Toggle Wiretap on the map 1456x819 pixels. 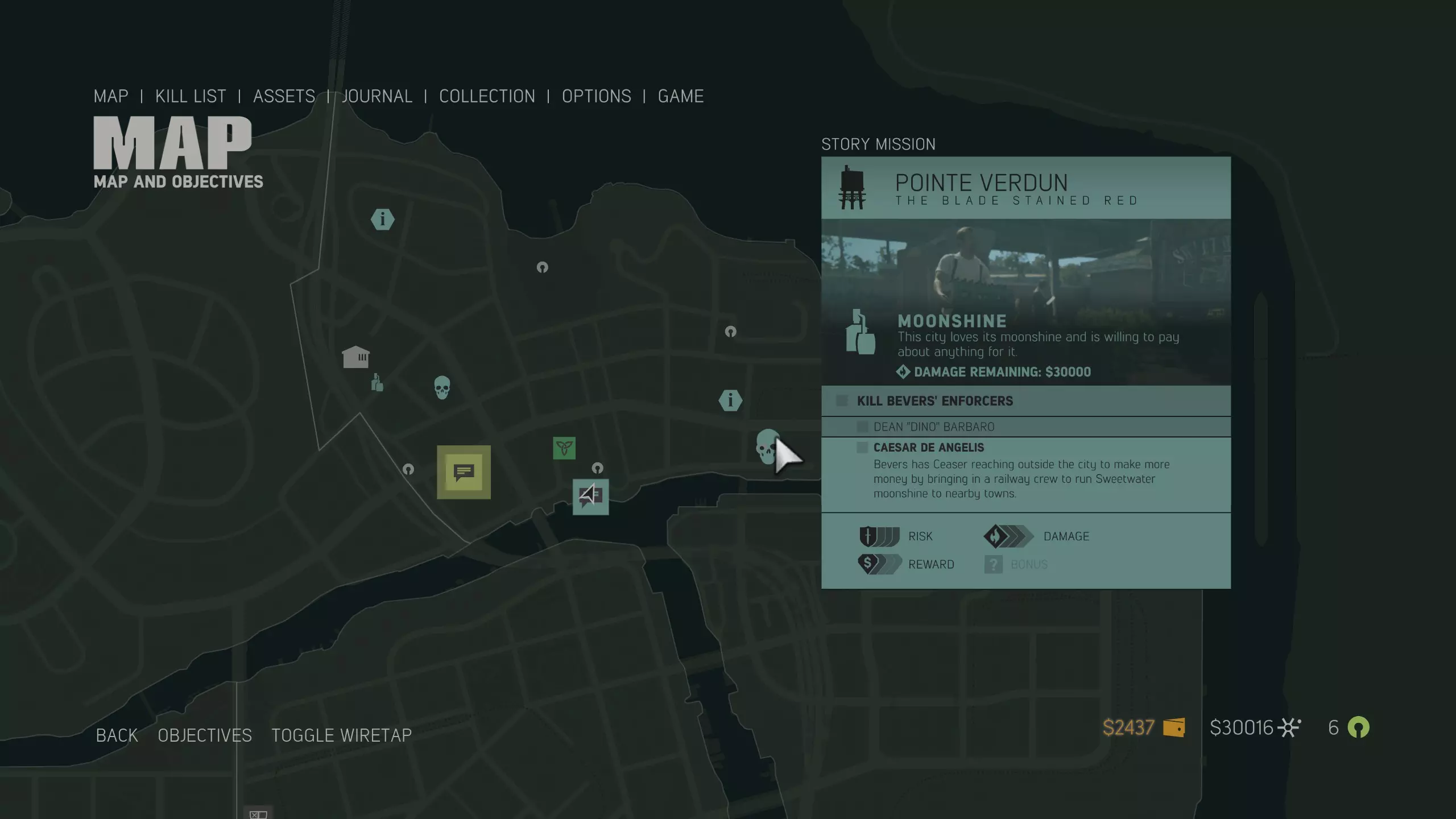pyautogui.click(x=341, y=735)
